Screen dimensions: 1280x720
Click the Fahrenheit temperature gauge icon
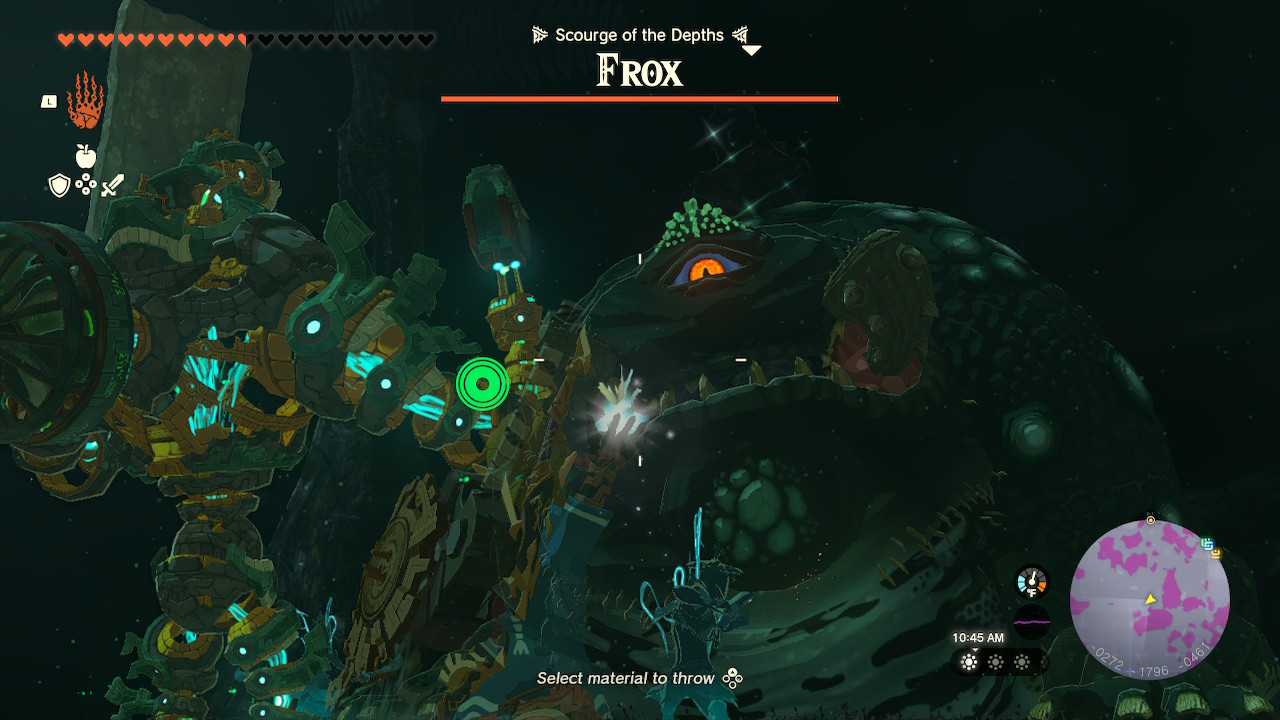tap(1031, 581)
